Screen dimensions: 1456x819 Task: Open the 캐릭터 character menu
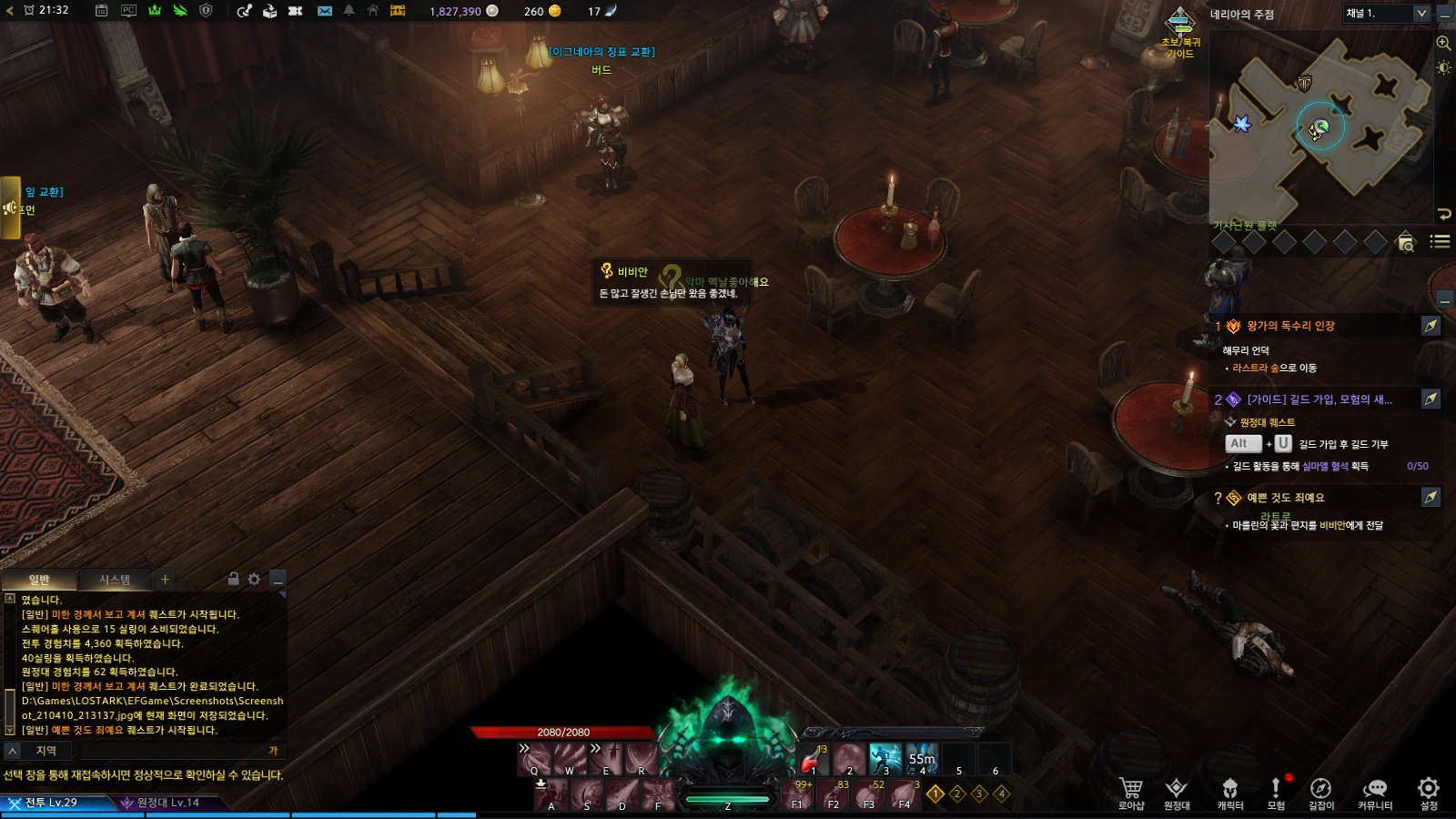click(1230, 792)
